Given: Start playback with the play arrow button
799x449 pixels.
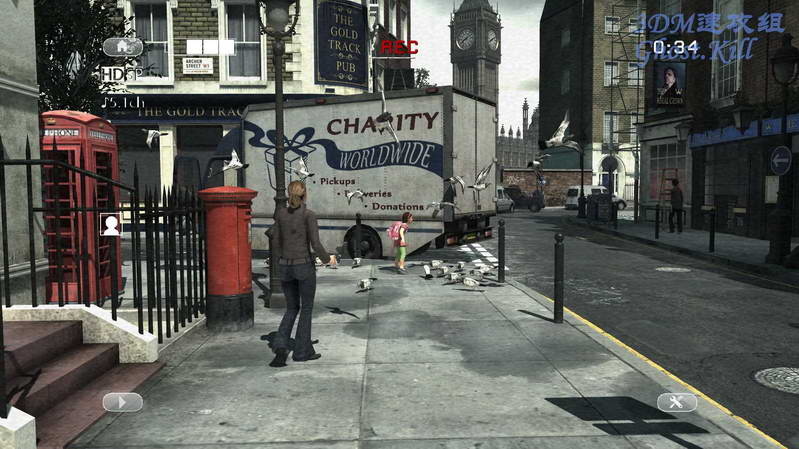Looking at the screenshot, I should (122, 402).
